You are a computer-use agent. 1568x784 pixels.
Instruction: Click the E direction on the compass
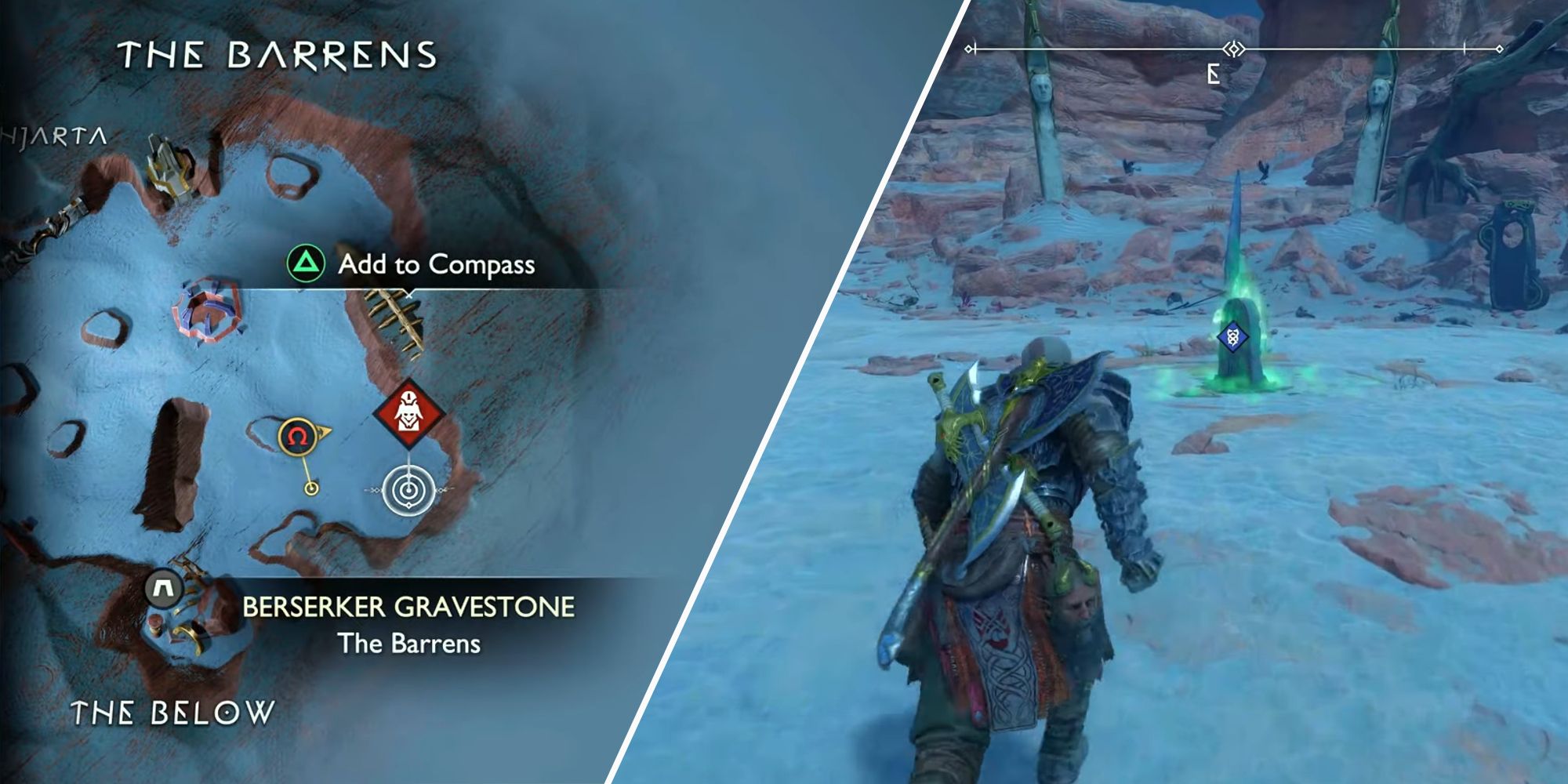1213,72
